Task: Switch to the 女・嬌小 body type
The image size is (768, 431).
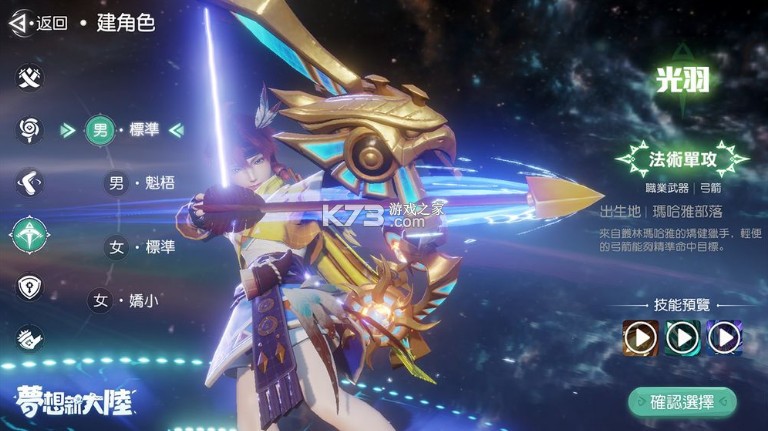Action: point(123,300)
